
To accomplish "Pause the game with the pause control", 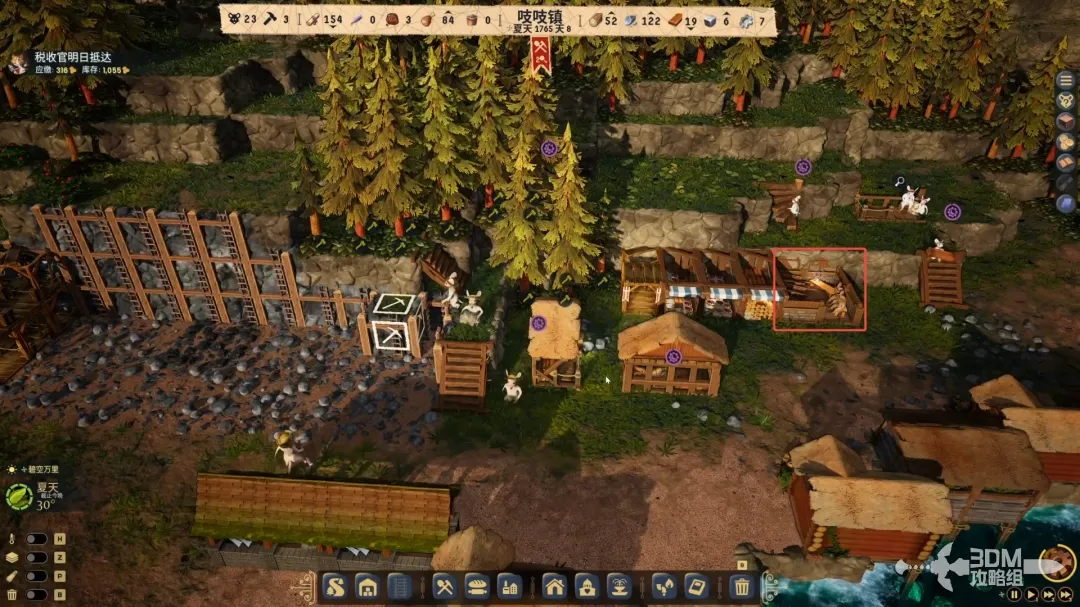I will click(x=1014, y=594).
